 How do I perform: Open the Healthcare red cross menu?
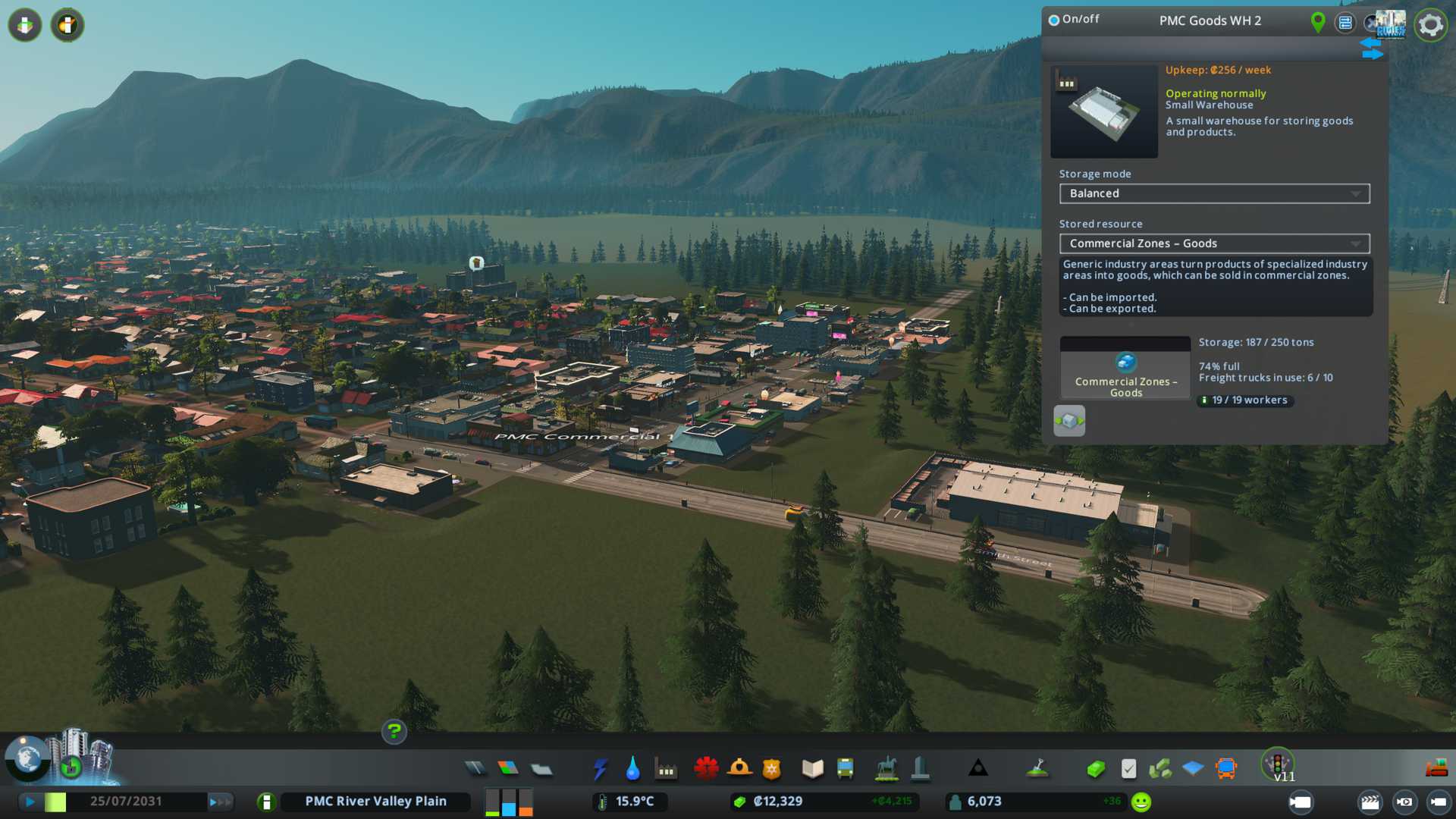click(706, 769)
